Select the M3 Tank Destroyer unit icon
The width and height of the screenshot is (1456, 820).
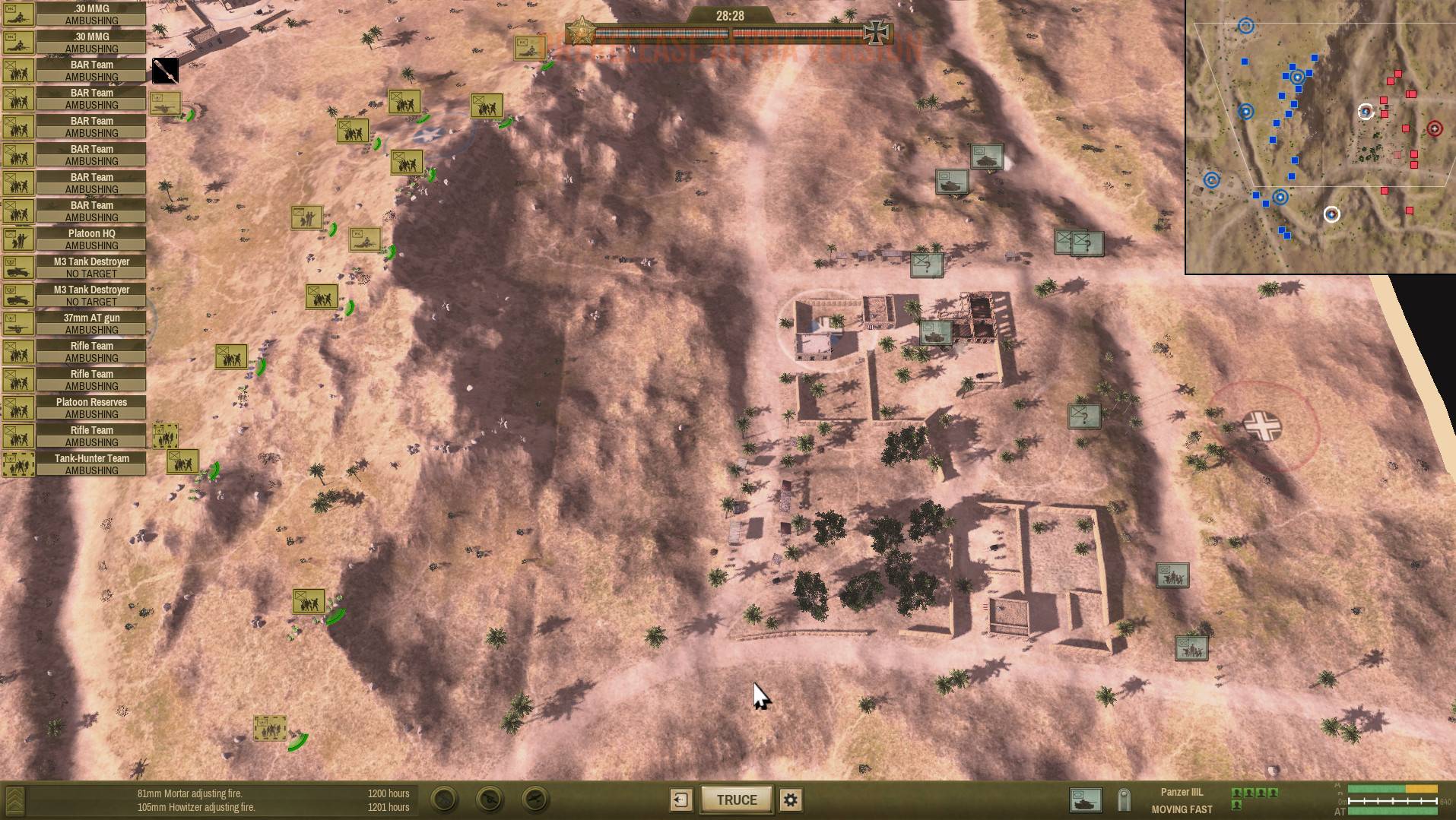(x=18, y=267)
